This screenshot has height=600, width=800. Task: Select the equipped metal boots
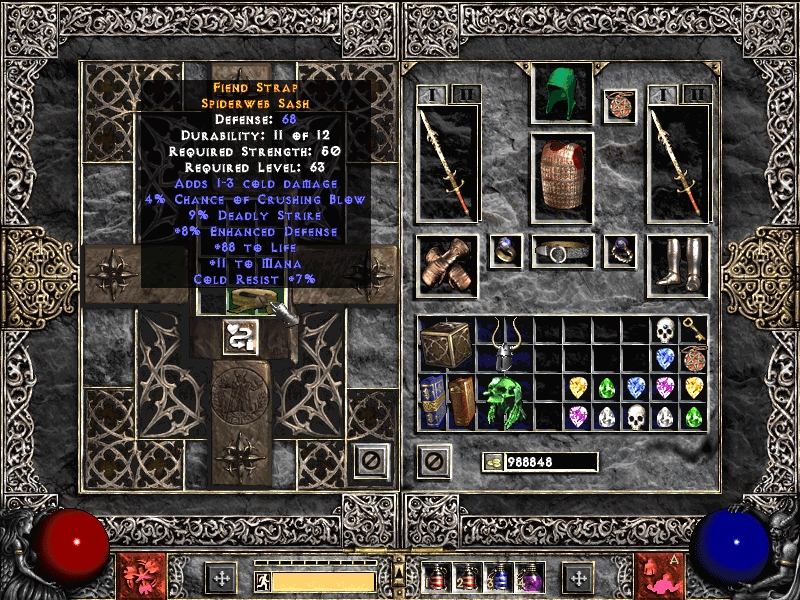tap(678, 264)
